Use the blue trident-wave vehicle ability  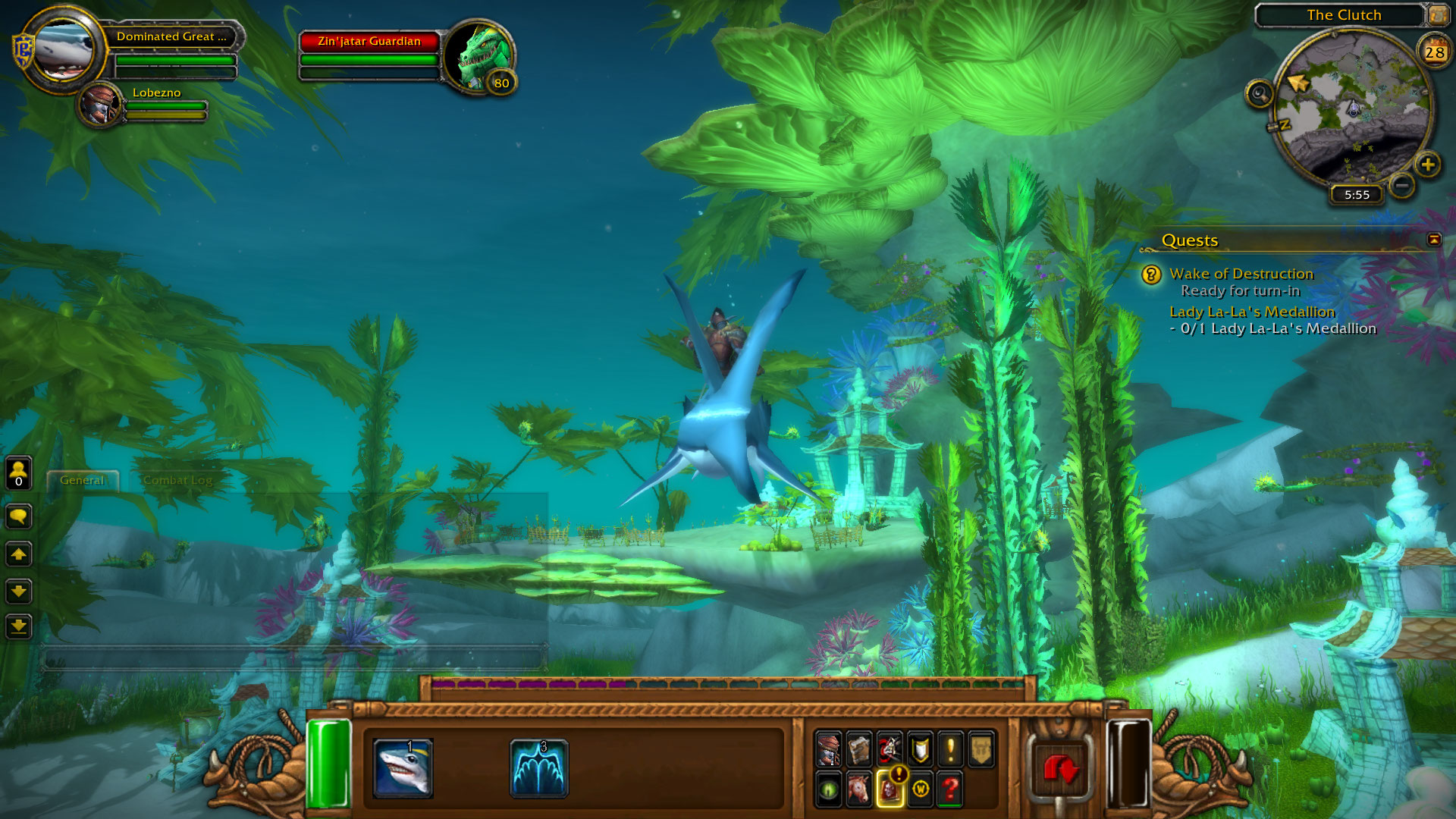pos(538,768)
